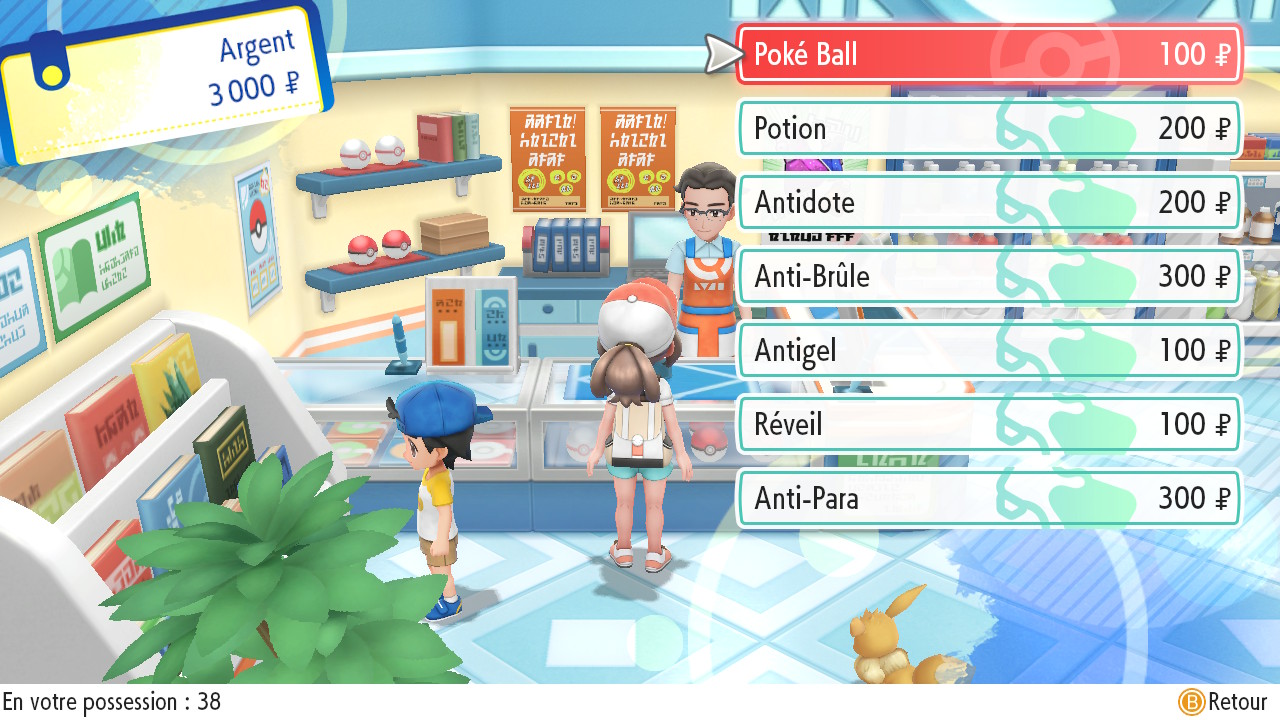Click Retour to leave the shop
The width and height of the screenshot is (1280, 720).
[1223, 702]
